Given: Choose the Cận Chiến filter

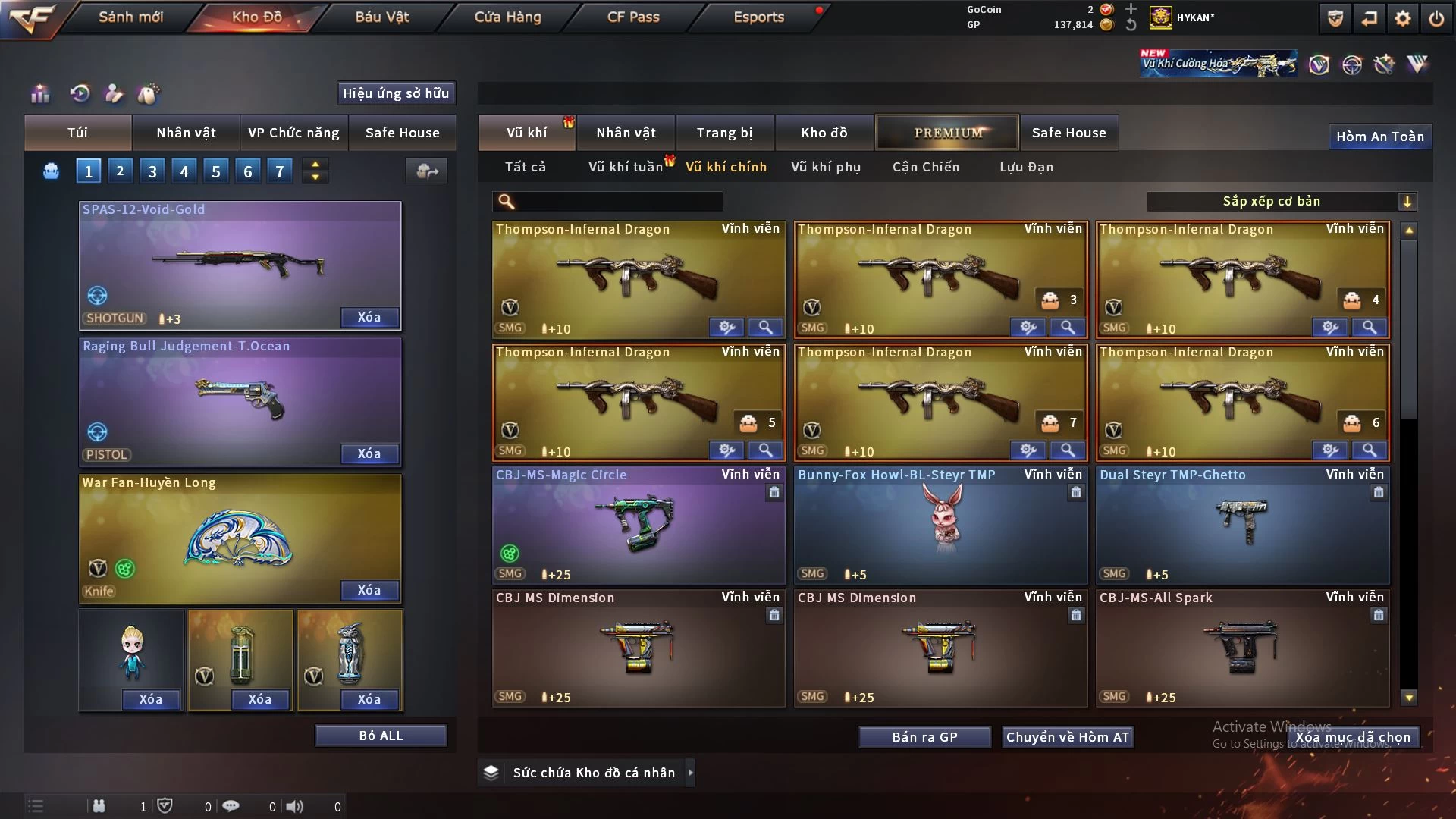Looking at the screenshot, I should click(926, 167).
